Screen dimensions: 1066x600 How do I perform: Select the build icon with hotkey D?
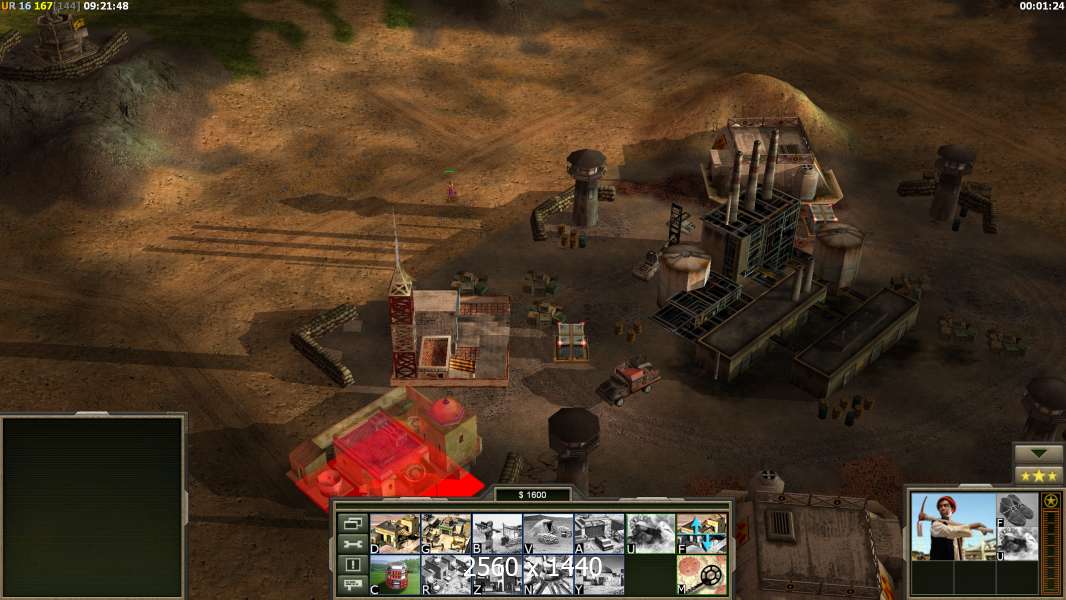(395, 533)
